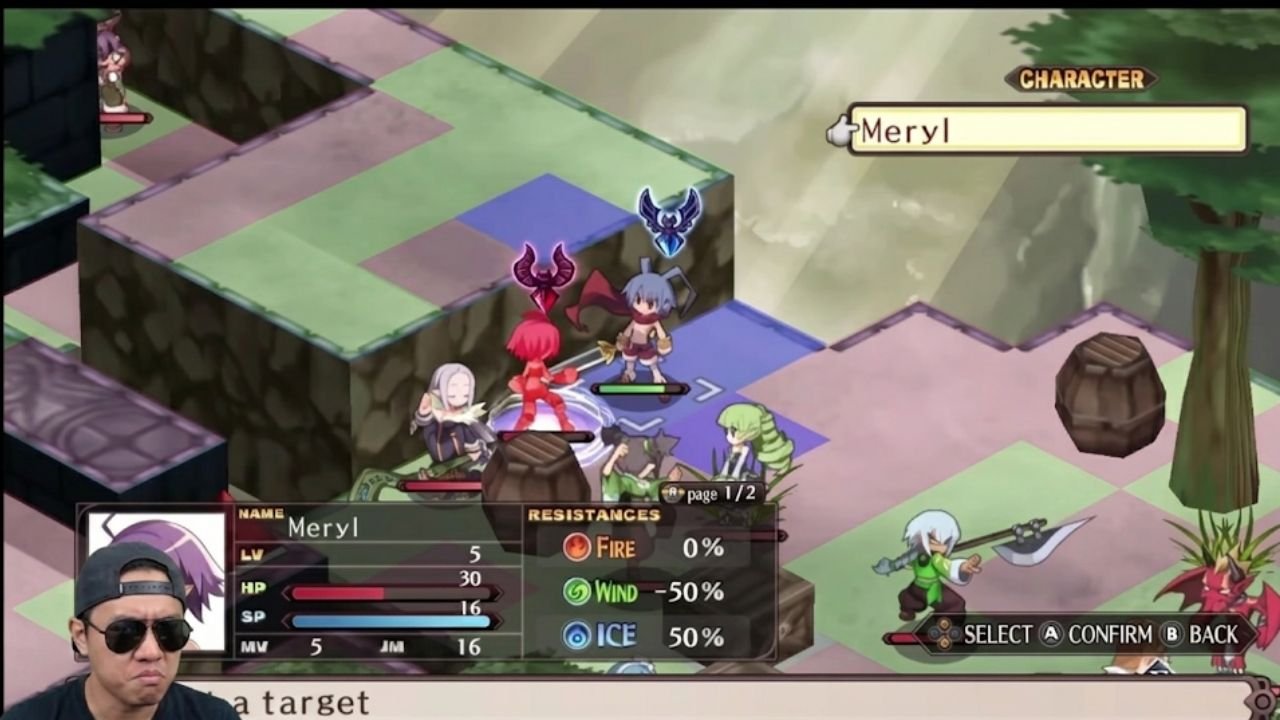Image resolution: width=1280 pixels, height=720 pixels.
Task: Select Meryl in the Character list
Action: (1046, 130)
